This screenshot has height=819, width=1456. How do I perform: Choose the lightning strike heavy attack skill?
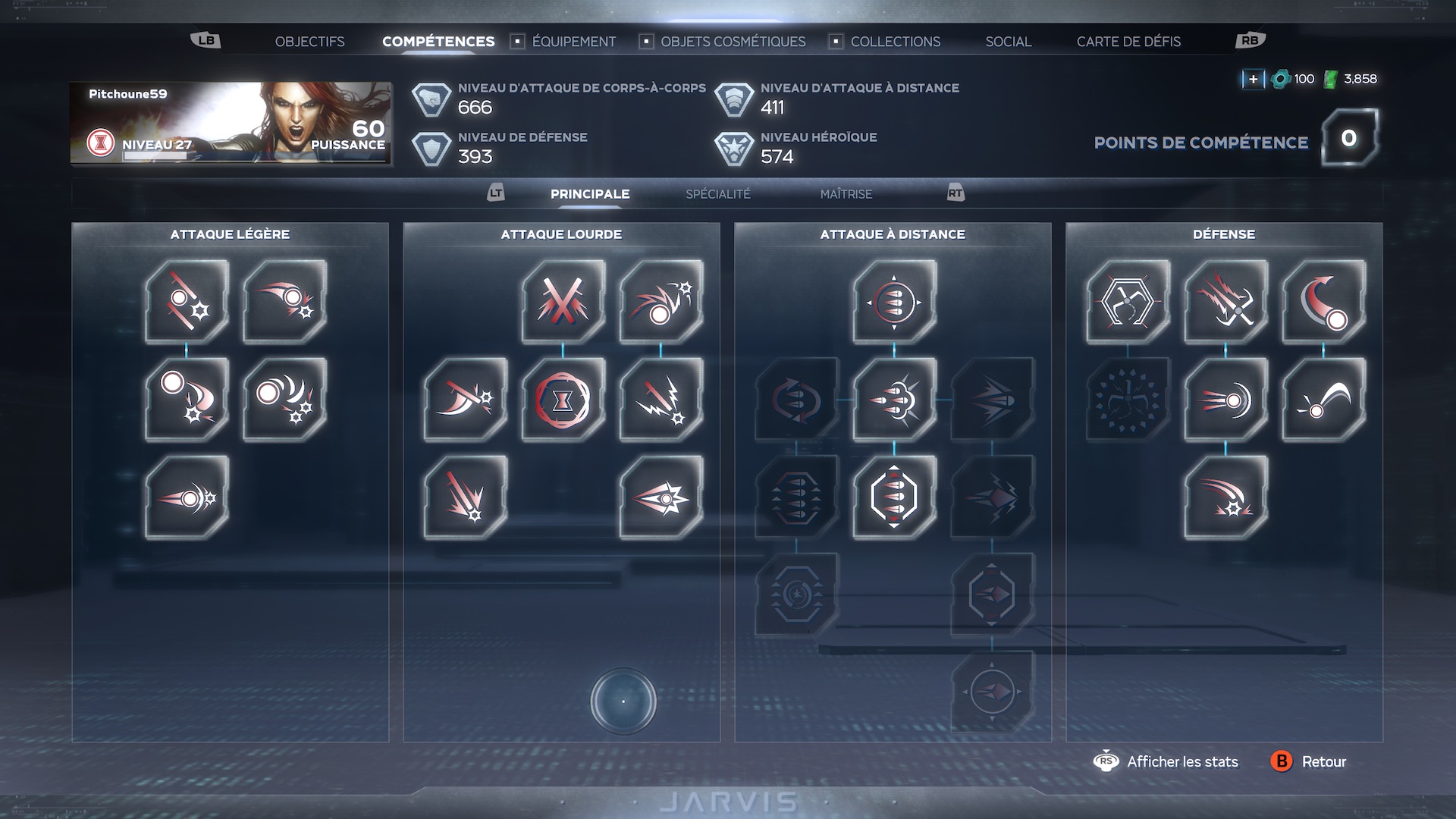(x=661, y=399)
